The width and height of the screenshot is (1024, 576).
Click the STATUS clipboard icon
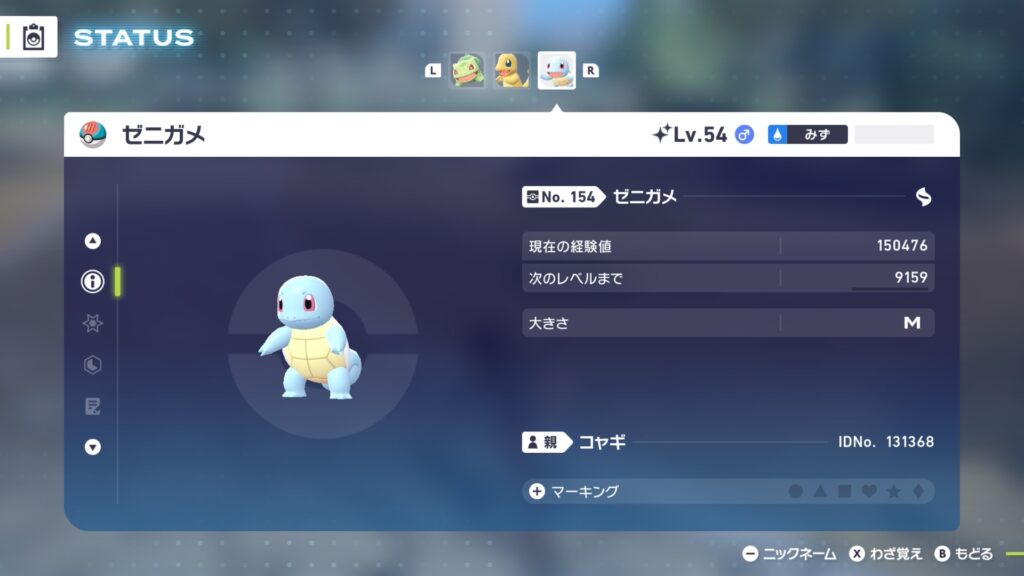(x=33, y=37)
